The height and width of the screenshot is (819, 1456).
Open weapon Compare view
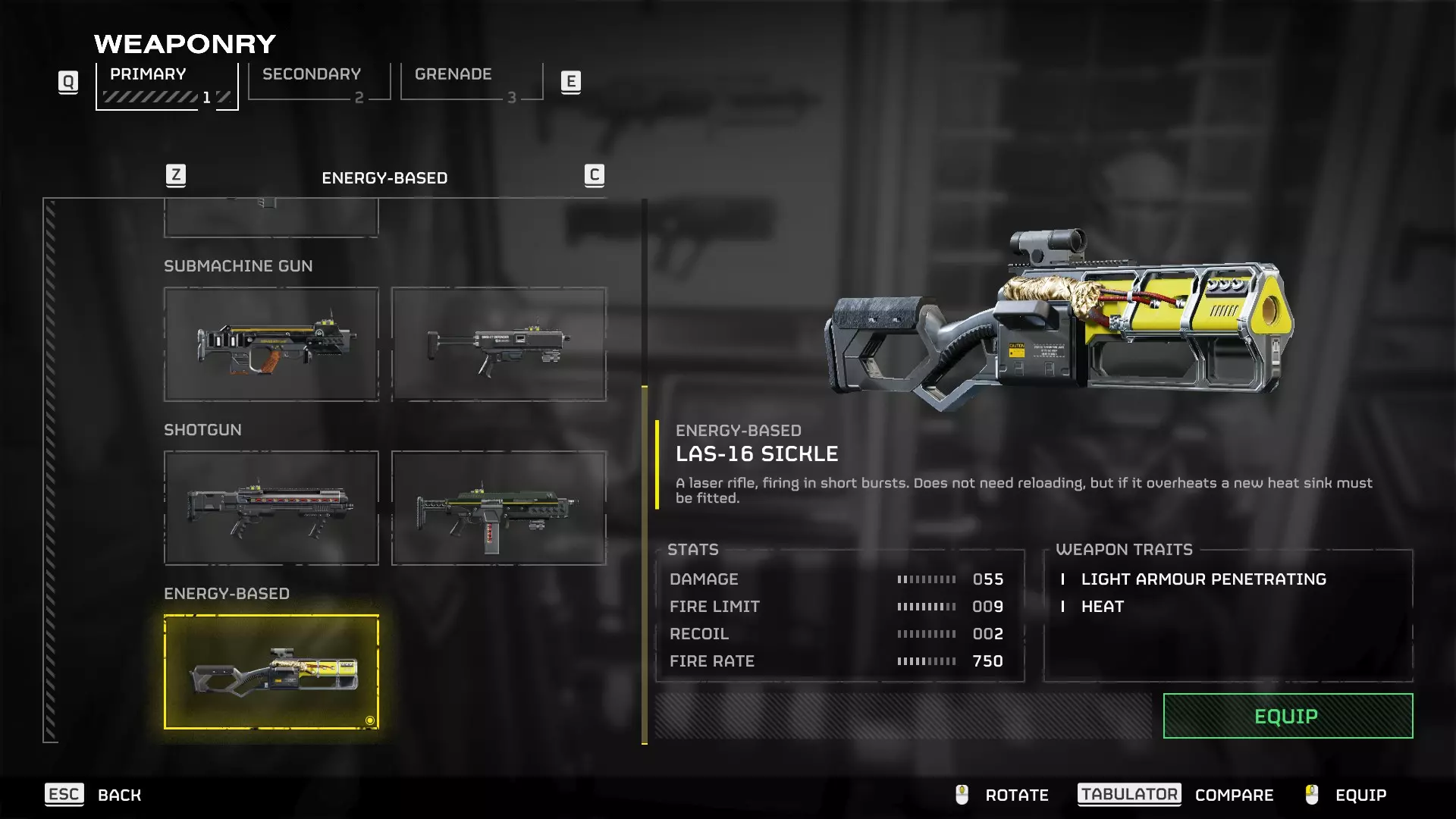(1234, 795)
